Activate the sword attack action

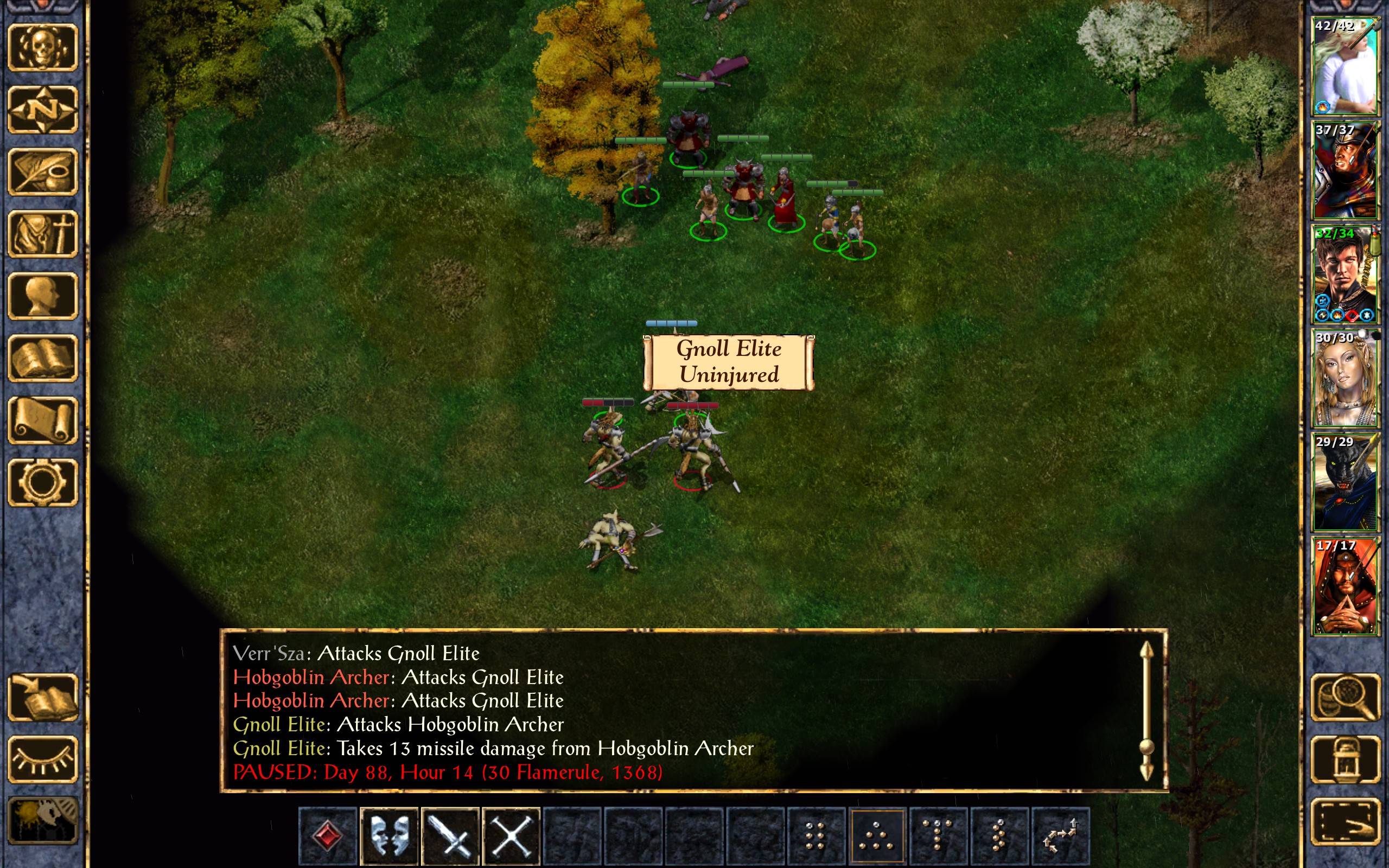pos(450,835)
